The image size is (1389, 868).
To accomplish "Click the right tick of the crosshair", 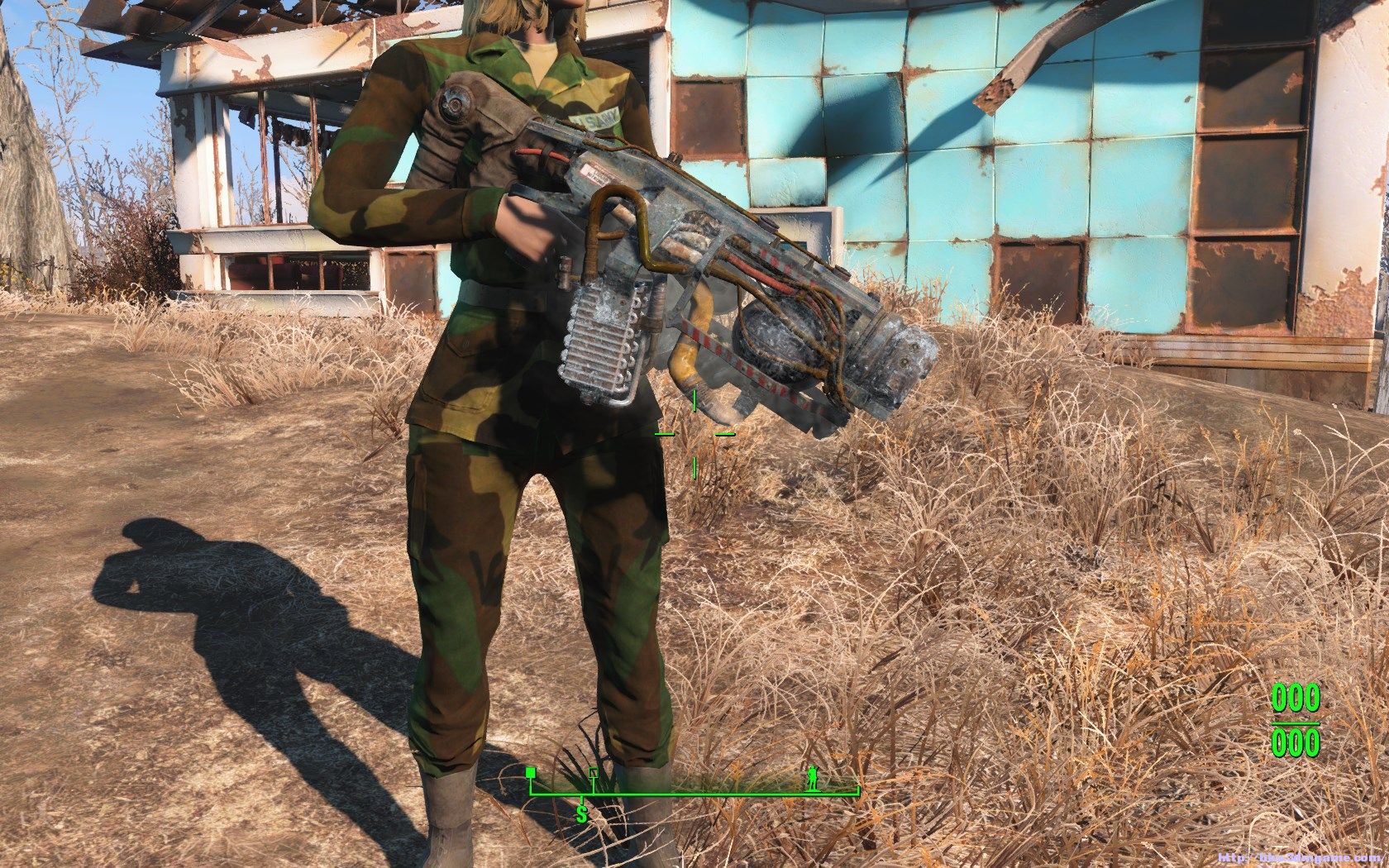I will coord(724,433).
